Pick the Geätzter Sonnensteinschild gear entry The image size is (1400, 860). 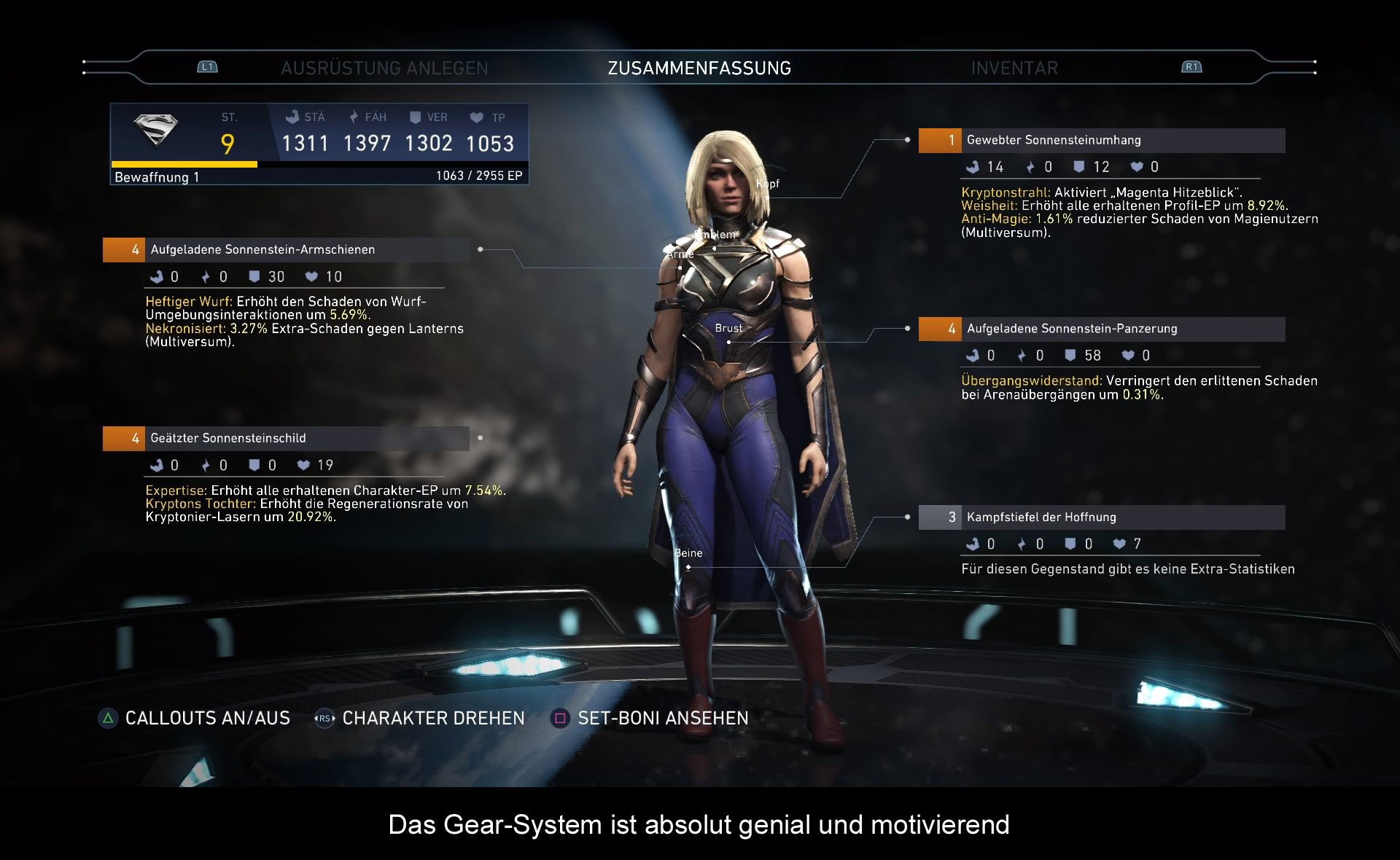[x=286, y=439]
